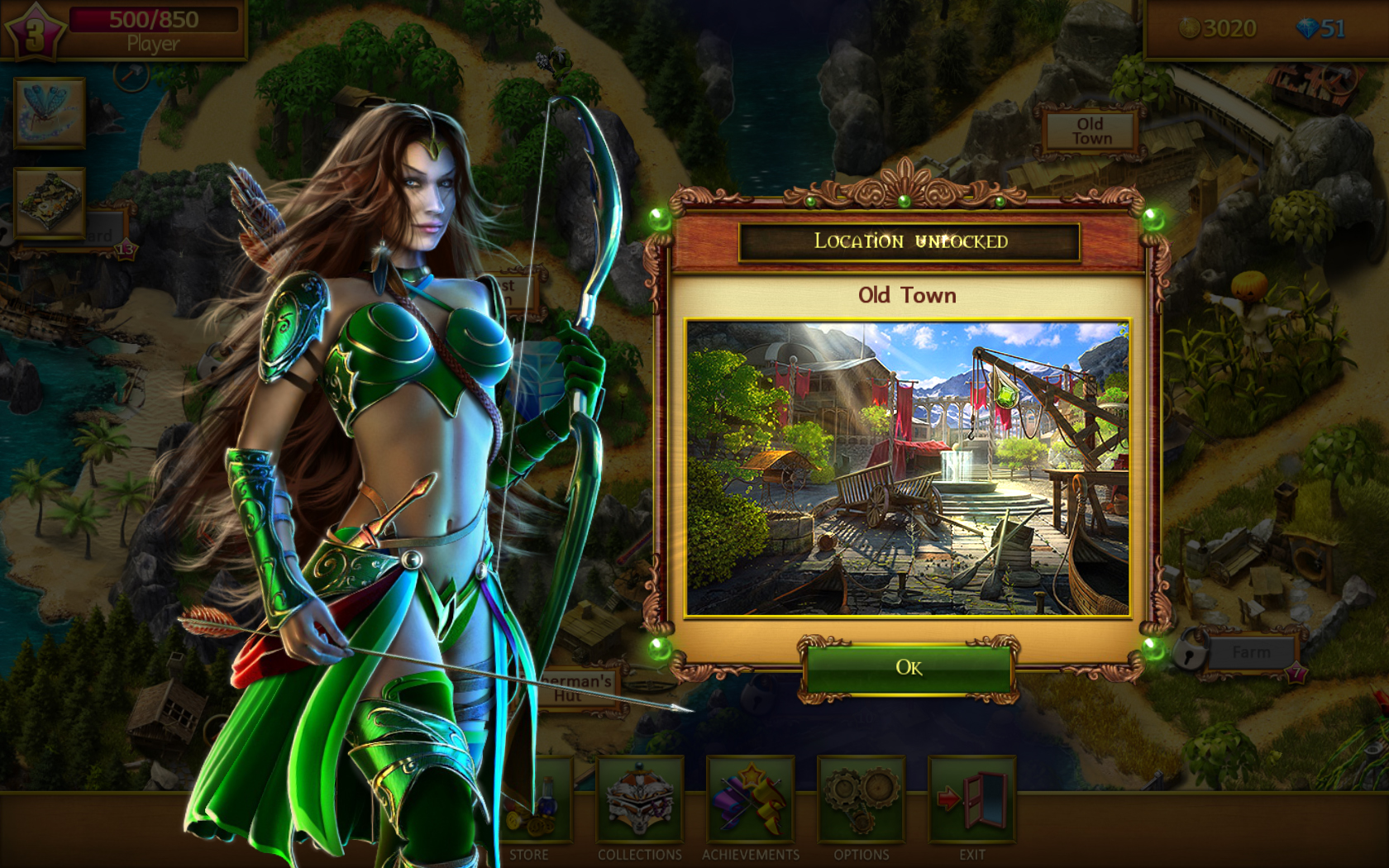
Task: Select the garden map-piece icon below the butterfly
Action: [x=49, y=201]
